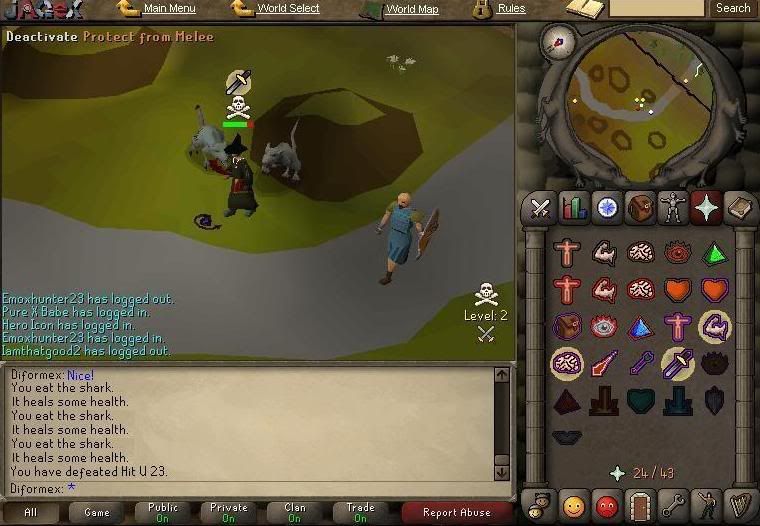Open the combat styles tab with crossed swords

[541, 208]
